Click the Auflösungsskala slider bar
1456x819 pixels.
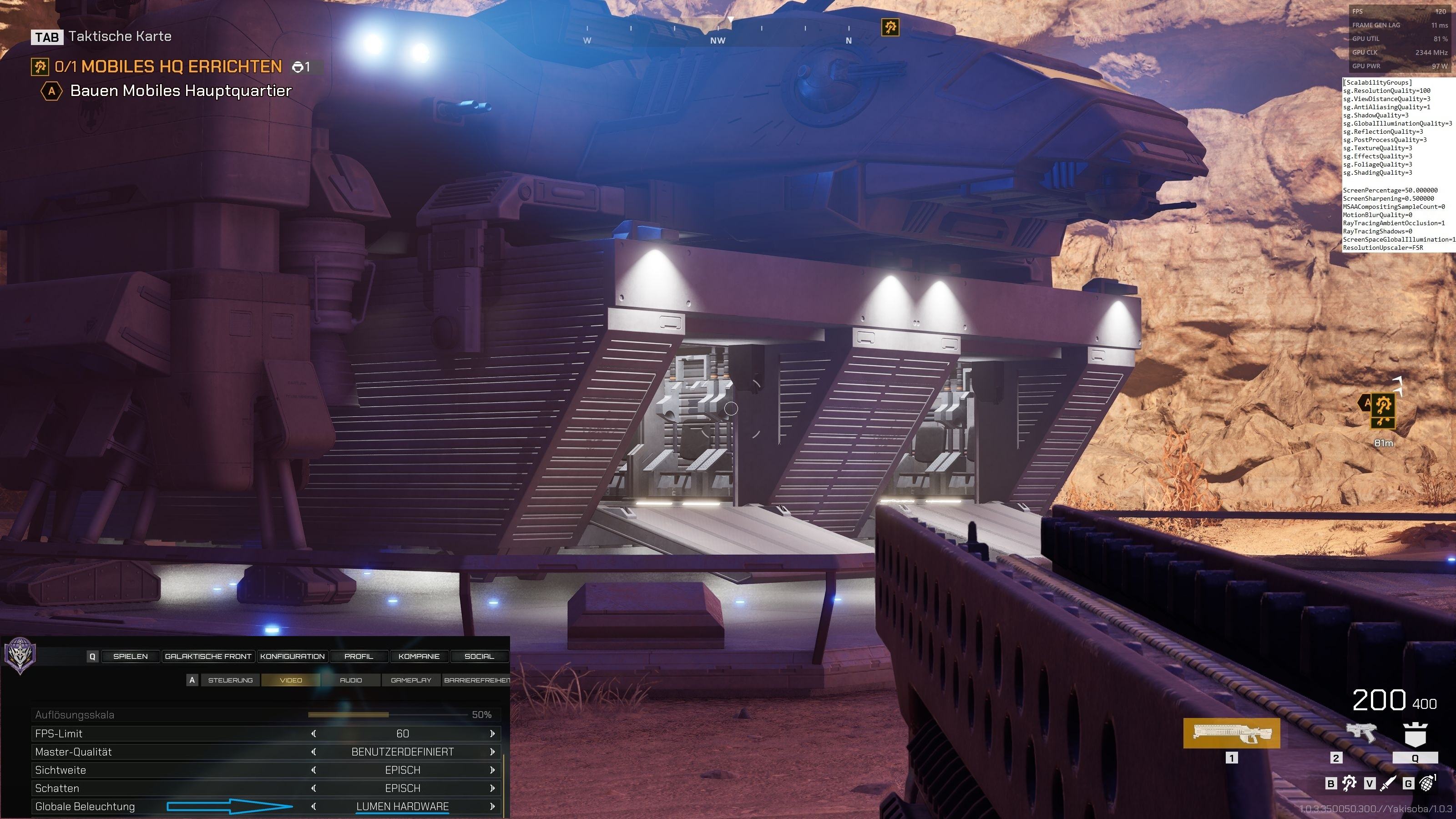click(x=388, y=714)
